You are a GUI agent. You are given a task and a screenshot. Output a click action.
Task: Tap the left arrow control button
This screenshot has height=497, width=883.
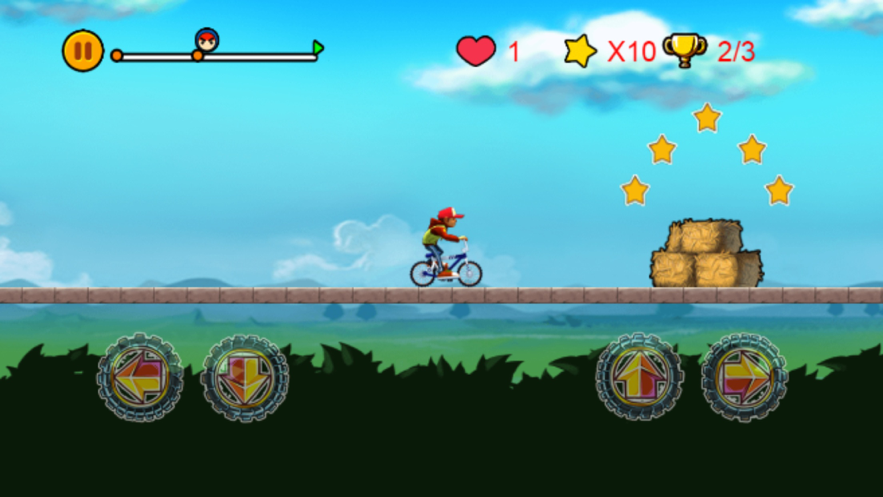pos(140,377)
